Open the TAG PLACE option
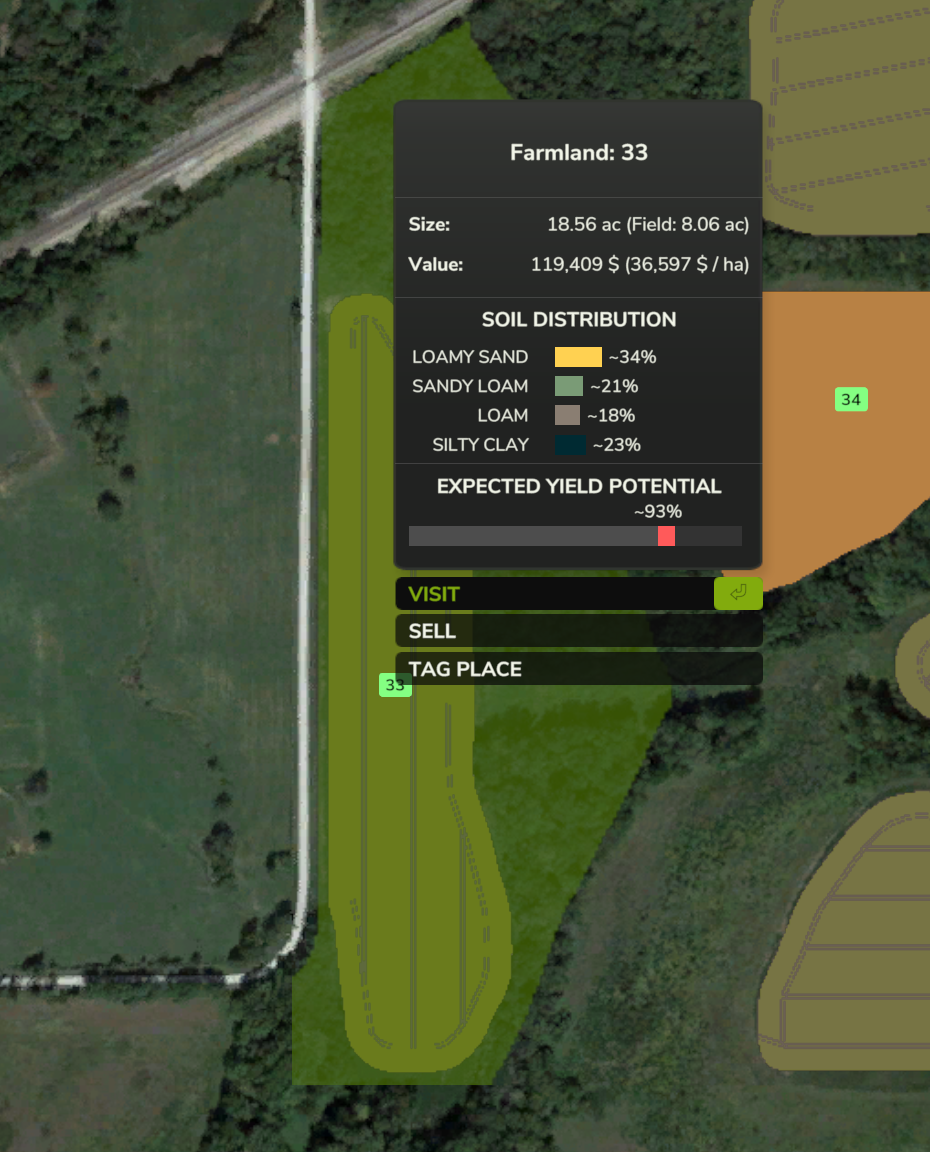Image resolution: width=930 pixels, height=1152 pixels. (x=578, y=669)
